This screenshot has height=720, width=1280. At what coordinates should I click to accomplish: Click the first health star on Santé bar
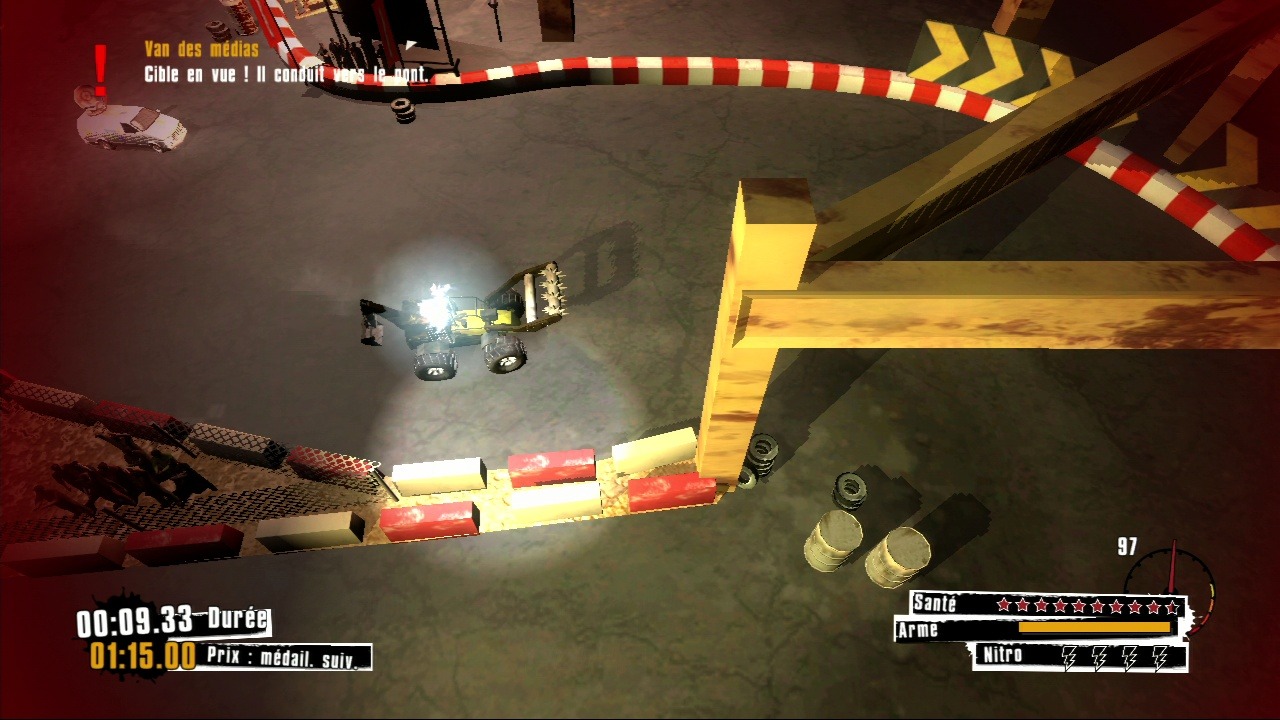tap(1005, 605)
